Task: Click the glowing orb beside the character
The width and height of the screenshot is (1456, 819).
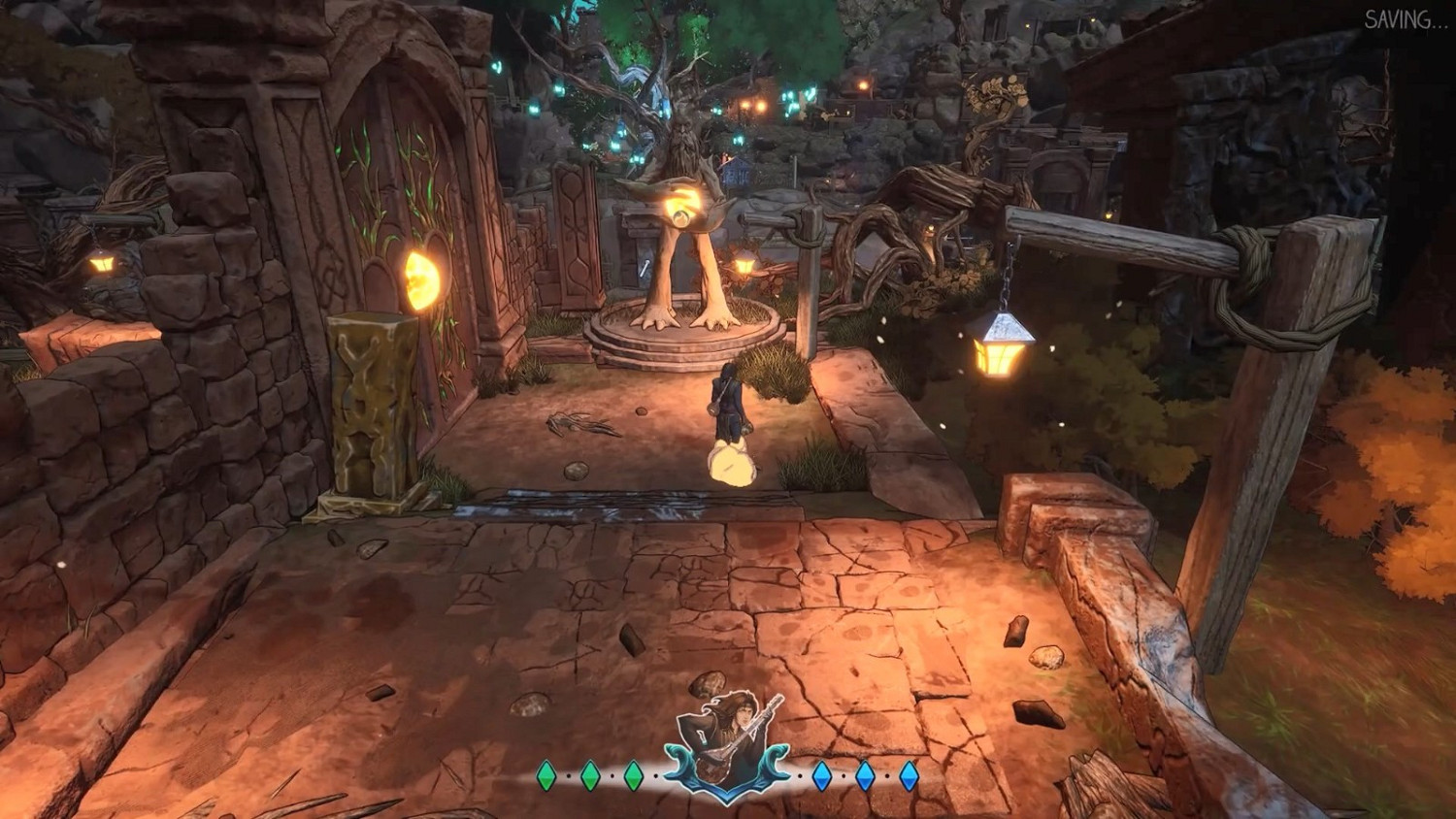Action: tap(733, 463)
